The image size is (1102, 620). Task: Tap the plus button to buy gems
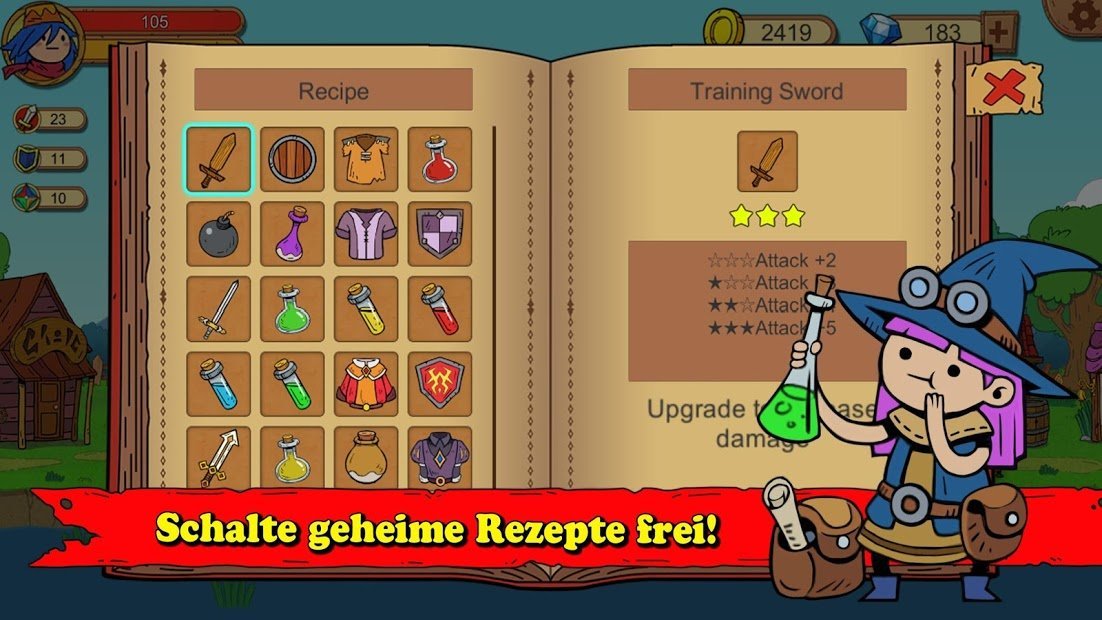(x=1000, y=31)
